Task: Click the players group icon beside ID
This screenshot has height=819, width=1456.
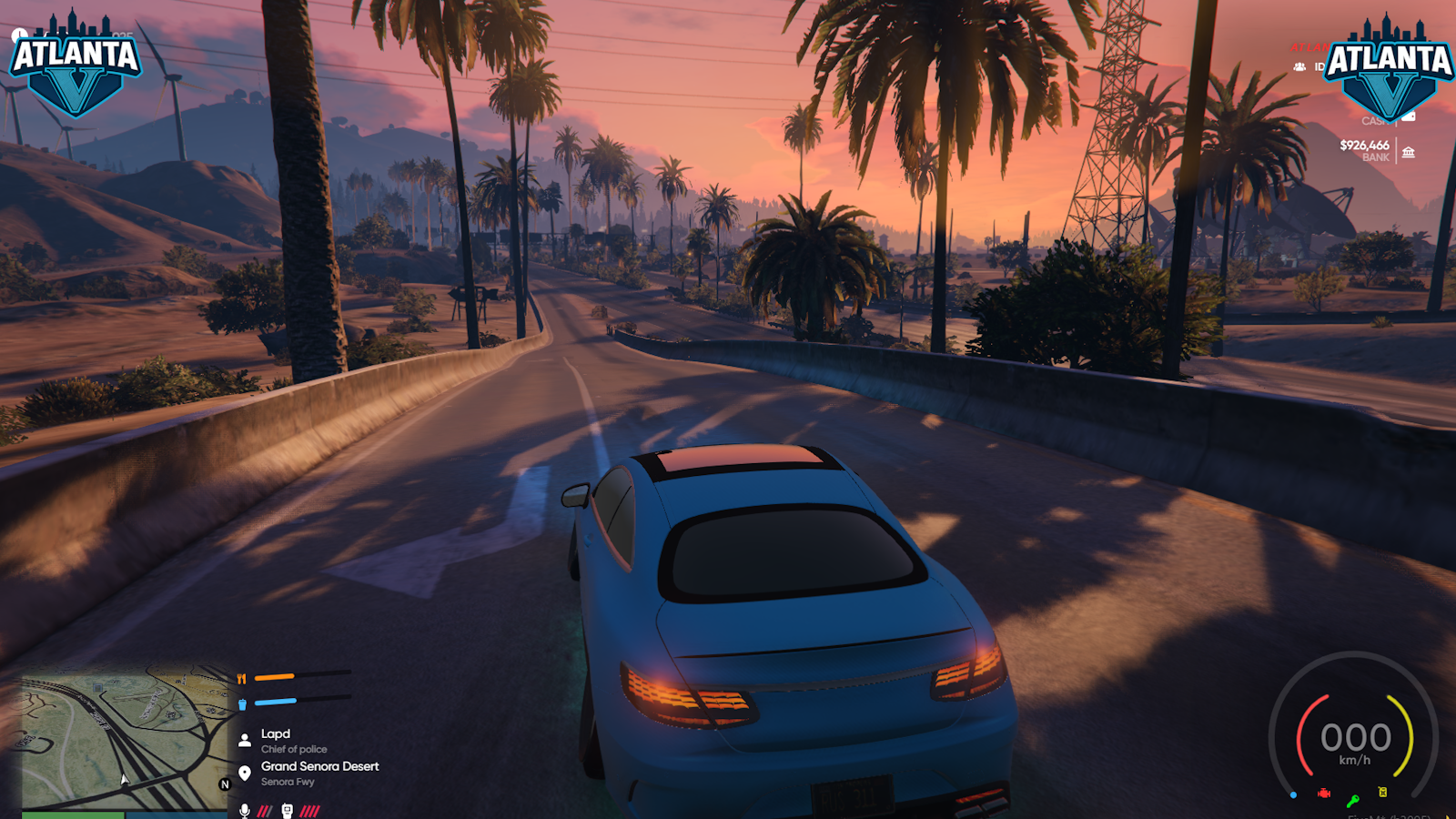Action: pyautogui.click(x=1299, y=66)
